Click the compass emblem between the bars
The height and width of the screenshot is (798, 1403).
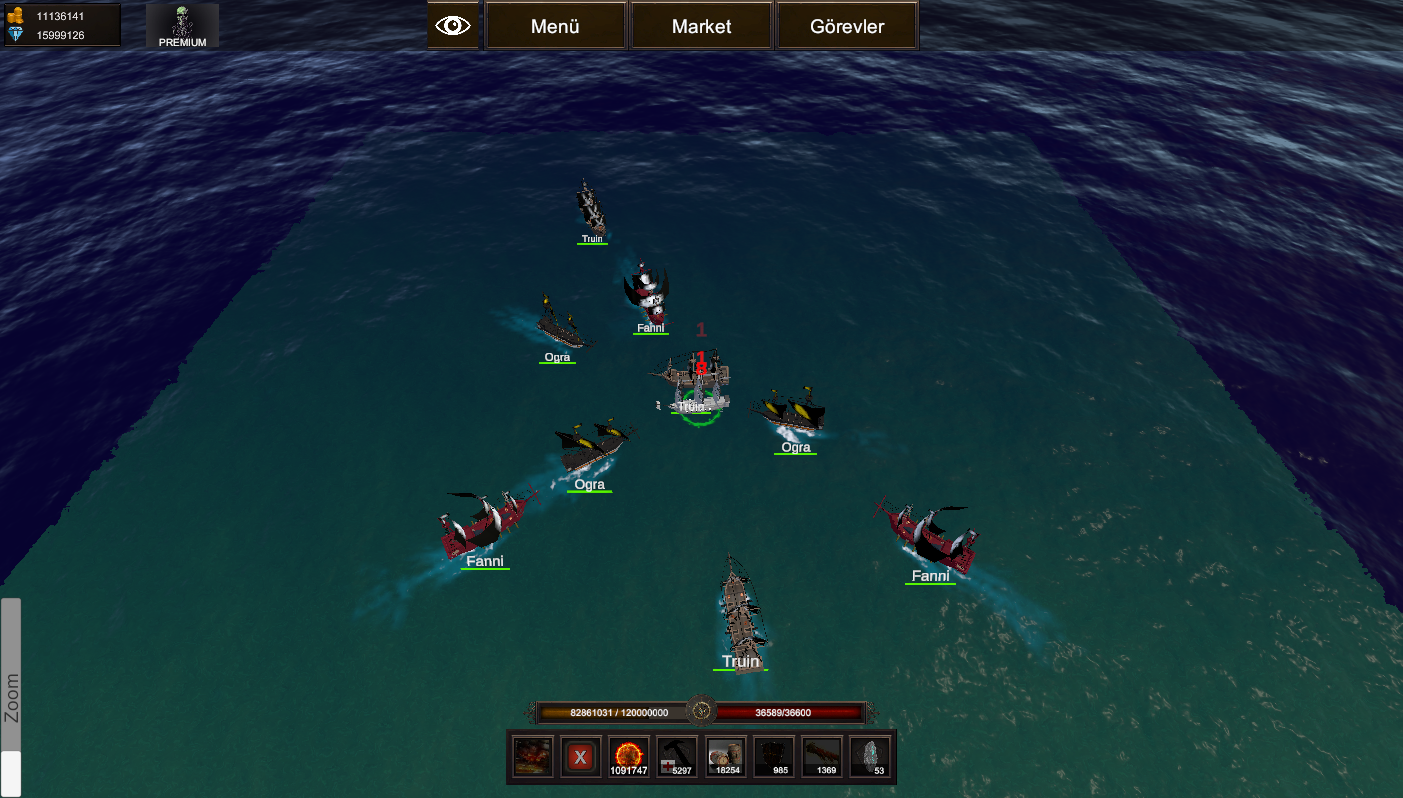(x=702, y=712)
